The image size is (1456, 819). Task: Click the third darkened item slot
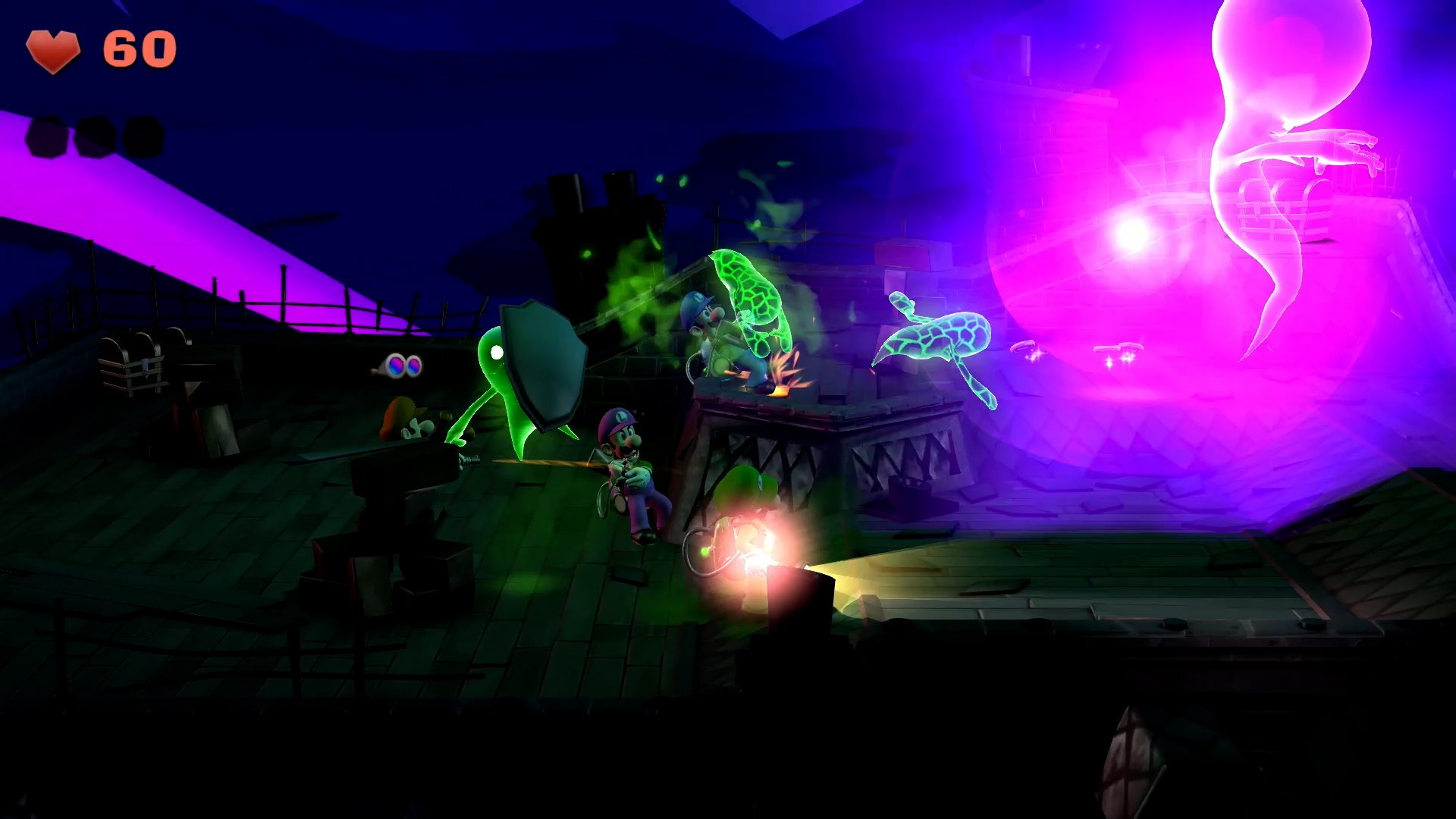[140, 137]
